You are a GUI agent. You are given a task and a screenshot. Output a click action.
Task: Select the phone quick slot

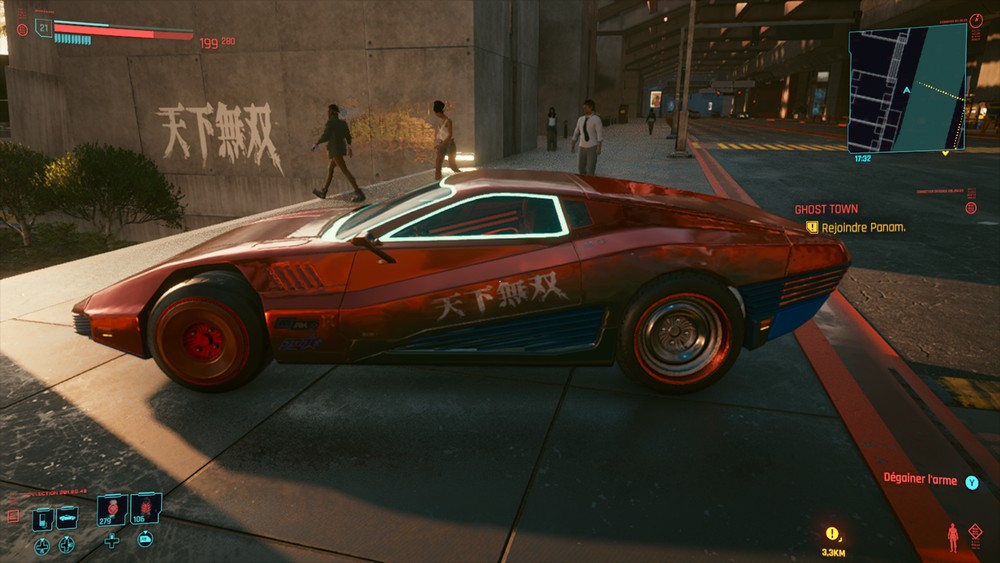click(43, 519)
